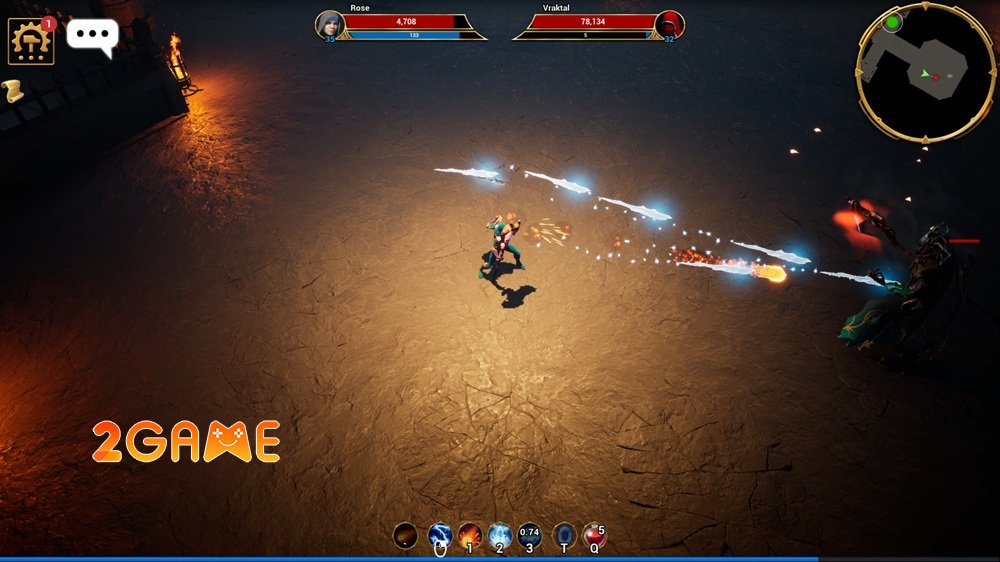Click the green marker on the minimap
This screenshot has height=562, width=1000.
(x=892, y=21)
